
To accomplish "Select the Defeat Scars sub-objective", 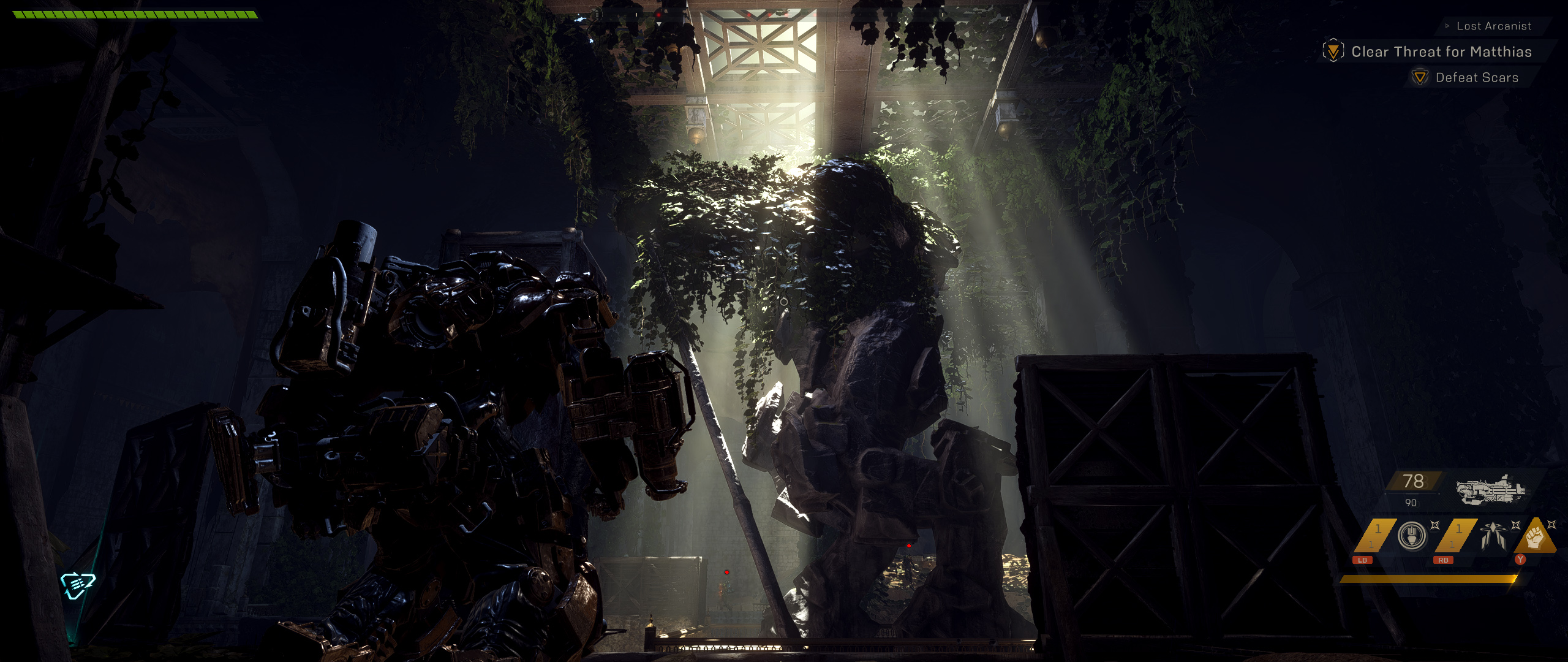I will point(1476,78).
